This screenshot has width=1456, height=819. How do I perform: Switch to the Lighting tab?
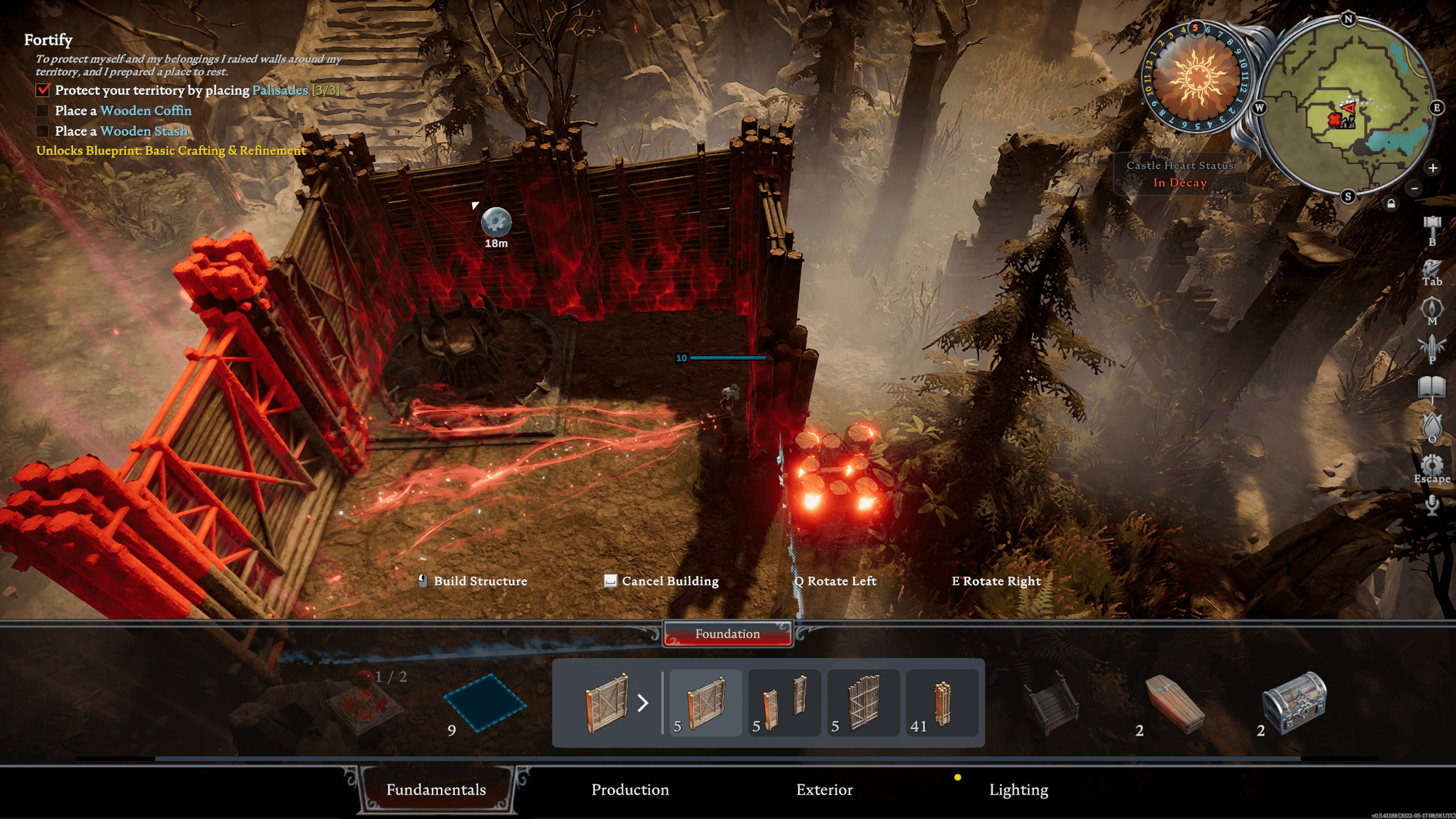coord(1018,789)
